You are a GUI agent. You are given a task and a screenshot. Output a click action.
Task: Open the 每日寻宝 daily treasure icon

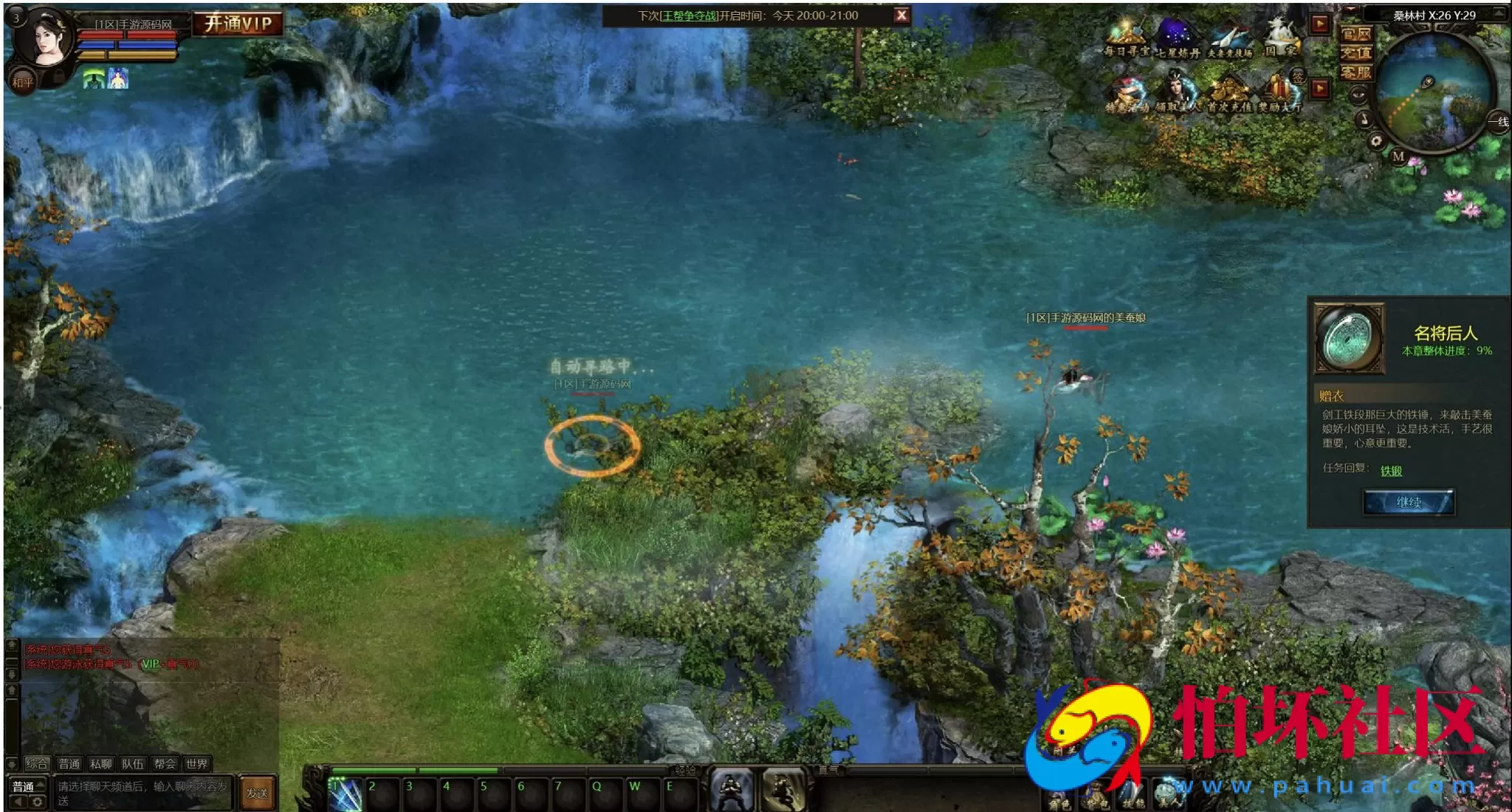[1126, 38]
